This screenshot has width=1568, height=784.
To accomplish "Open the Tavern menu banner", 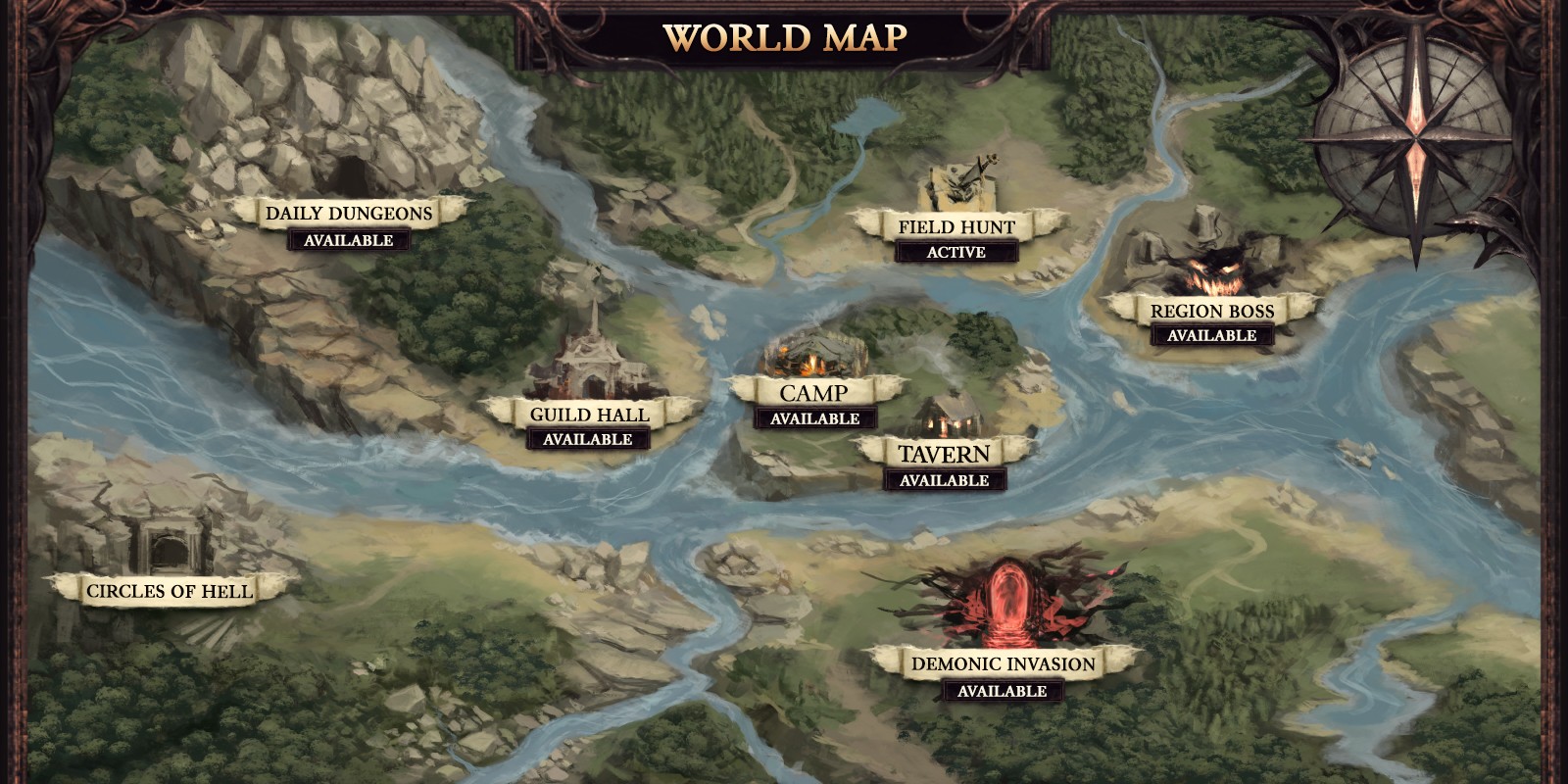I will tap(944, 453).
